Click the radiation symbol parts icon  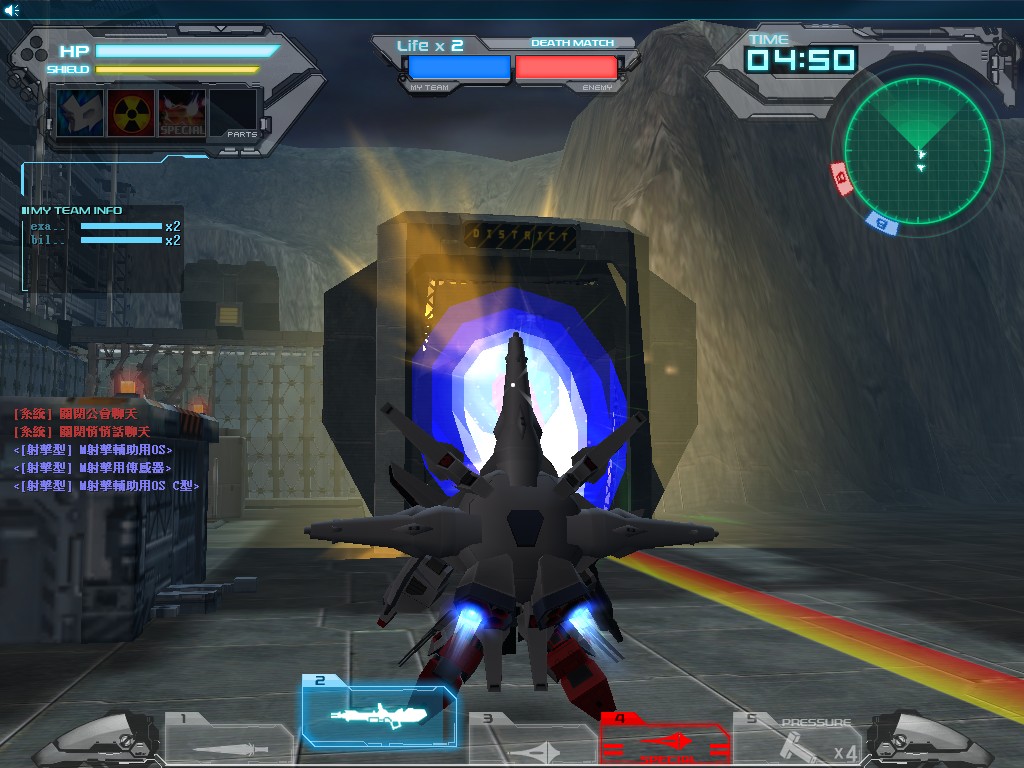[x=131, y=113]
